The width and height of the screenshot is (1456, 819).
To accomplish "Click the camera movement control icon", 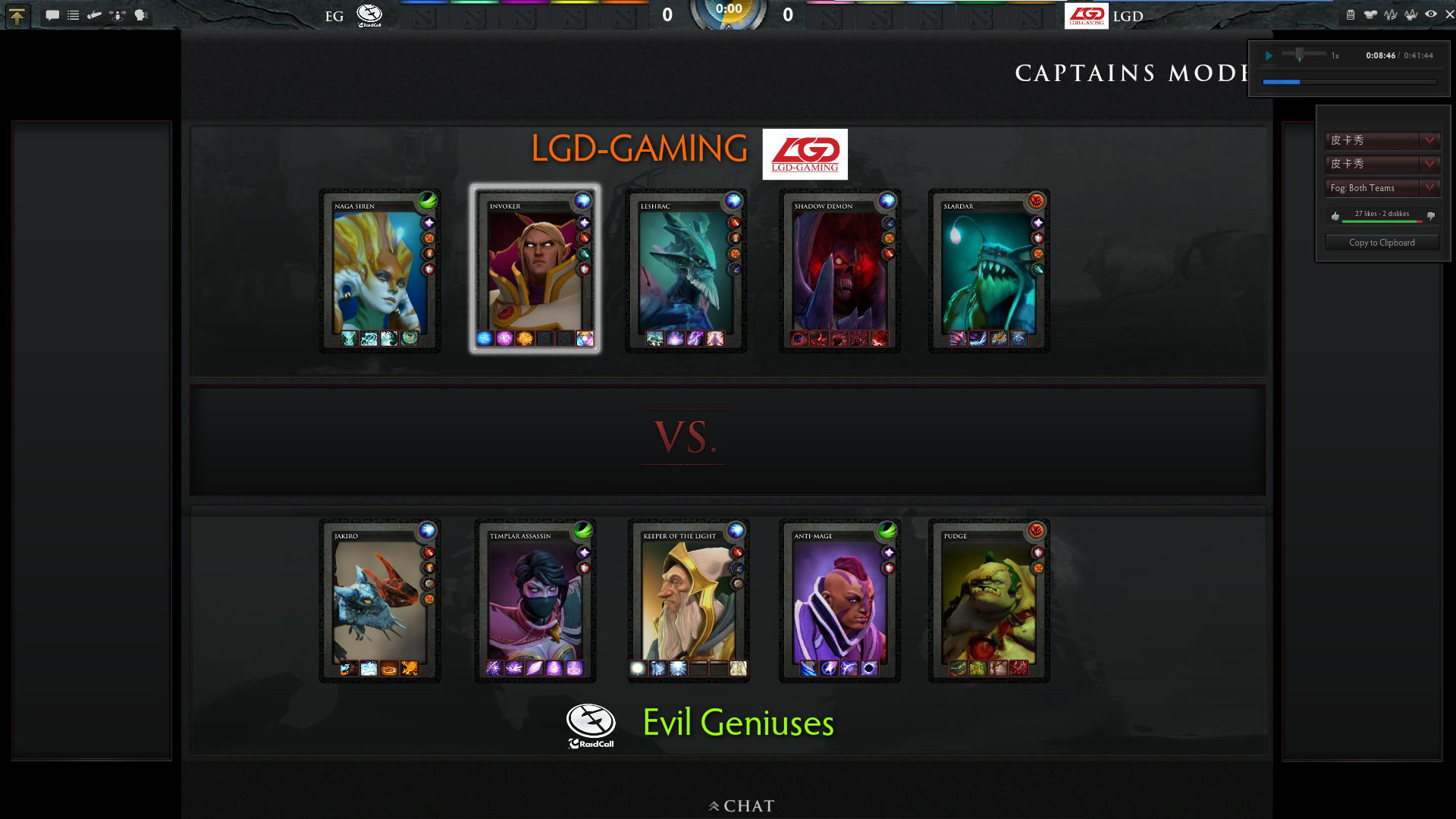I will point(118,14).
